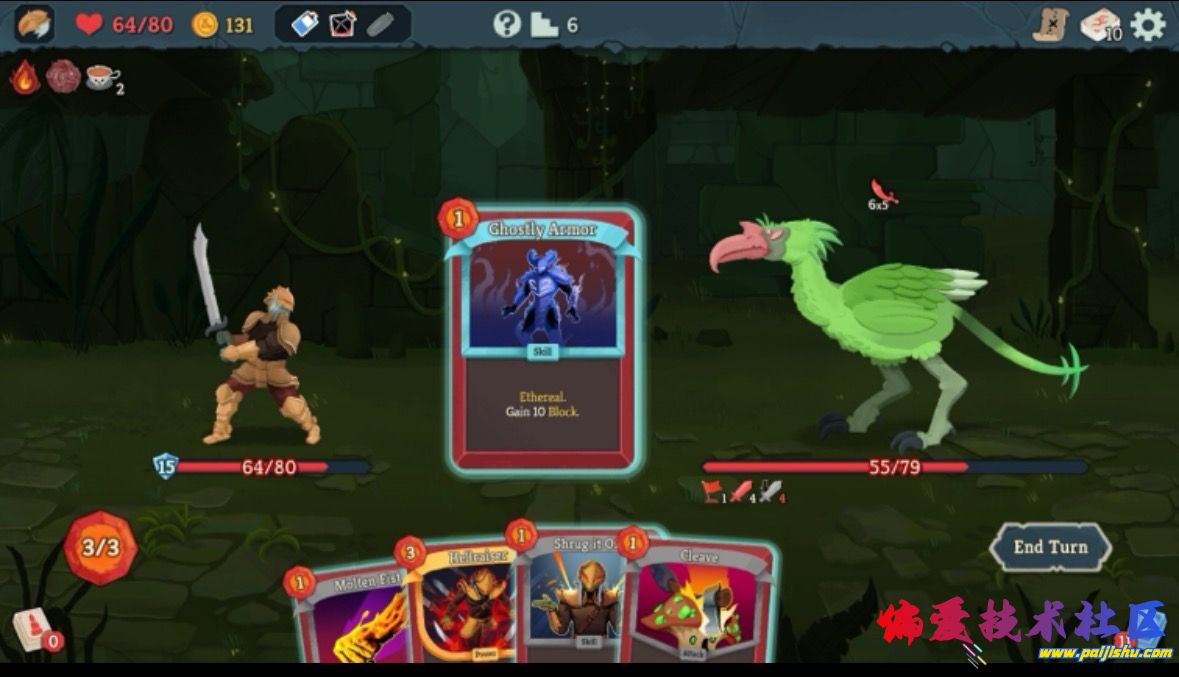Inspect the burning flame relic
This screenshot has width=1179, height=677.
click(25, 77)
